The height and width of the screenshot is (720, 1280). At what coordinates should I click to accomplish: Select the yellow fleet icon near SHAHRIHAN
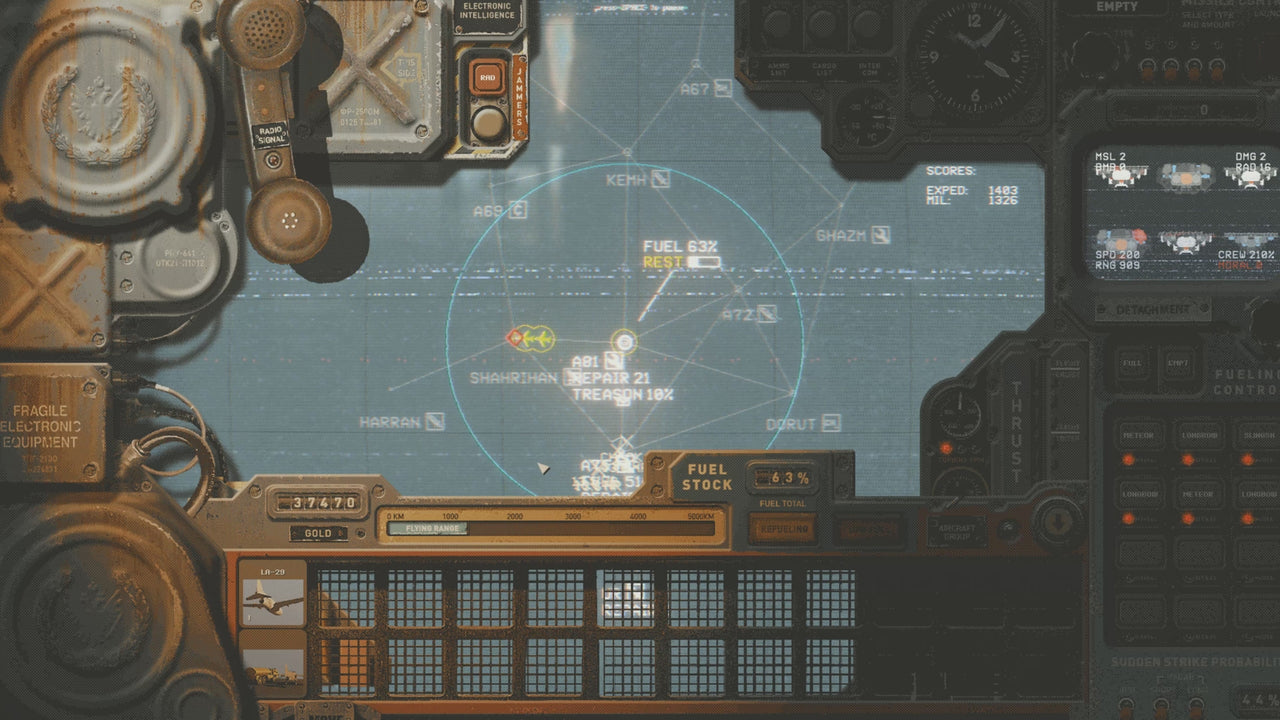(536, 340)
